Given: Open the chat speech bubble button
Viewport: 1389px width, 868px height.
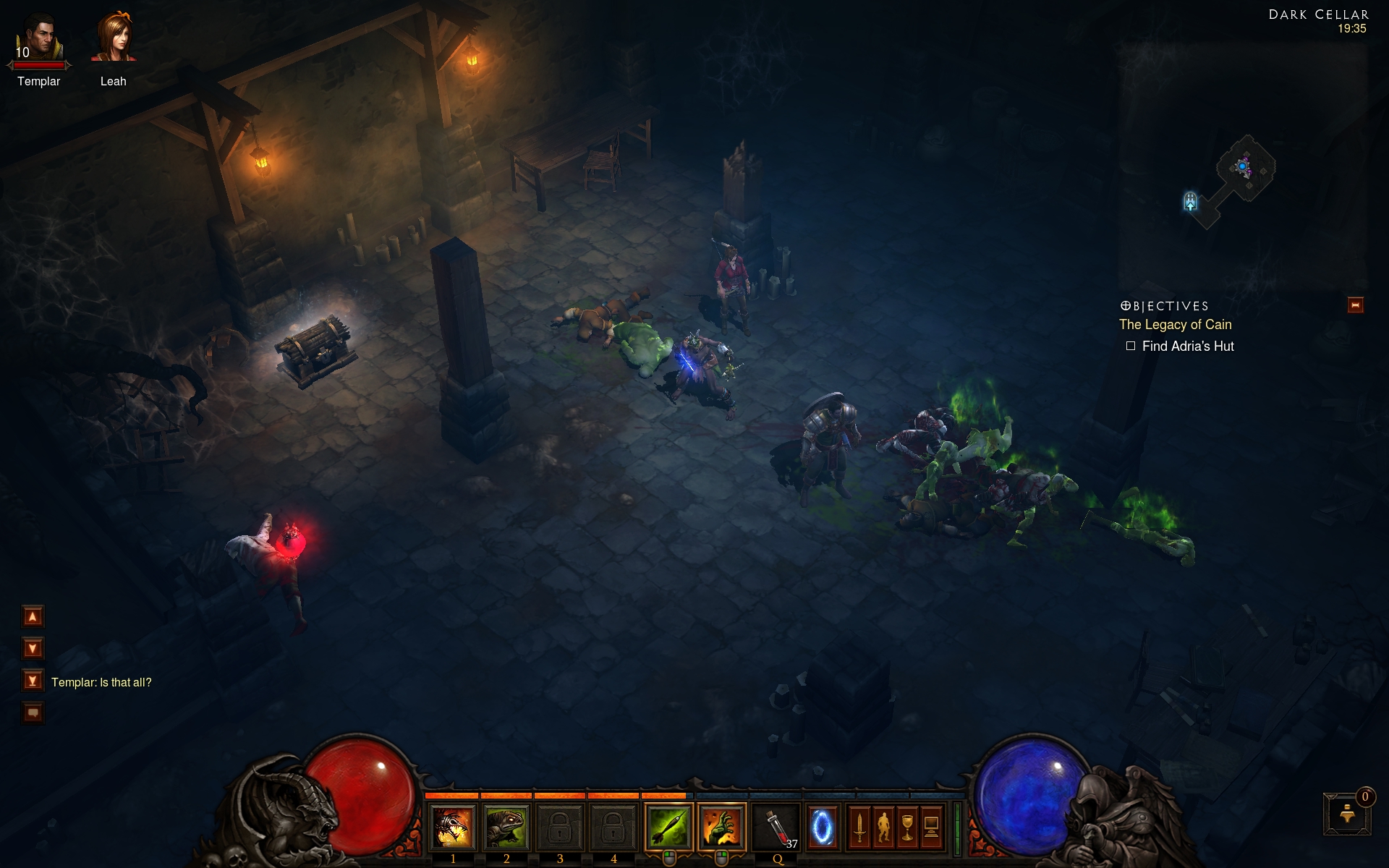Looking at the screenshot, I should coord(33,712).
